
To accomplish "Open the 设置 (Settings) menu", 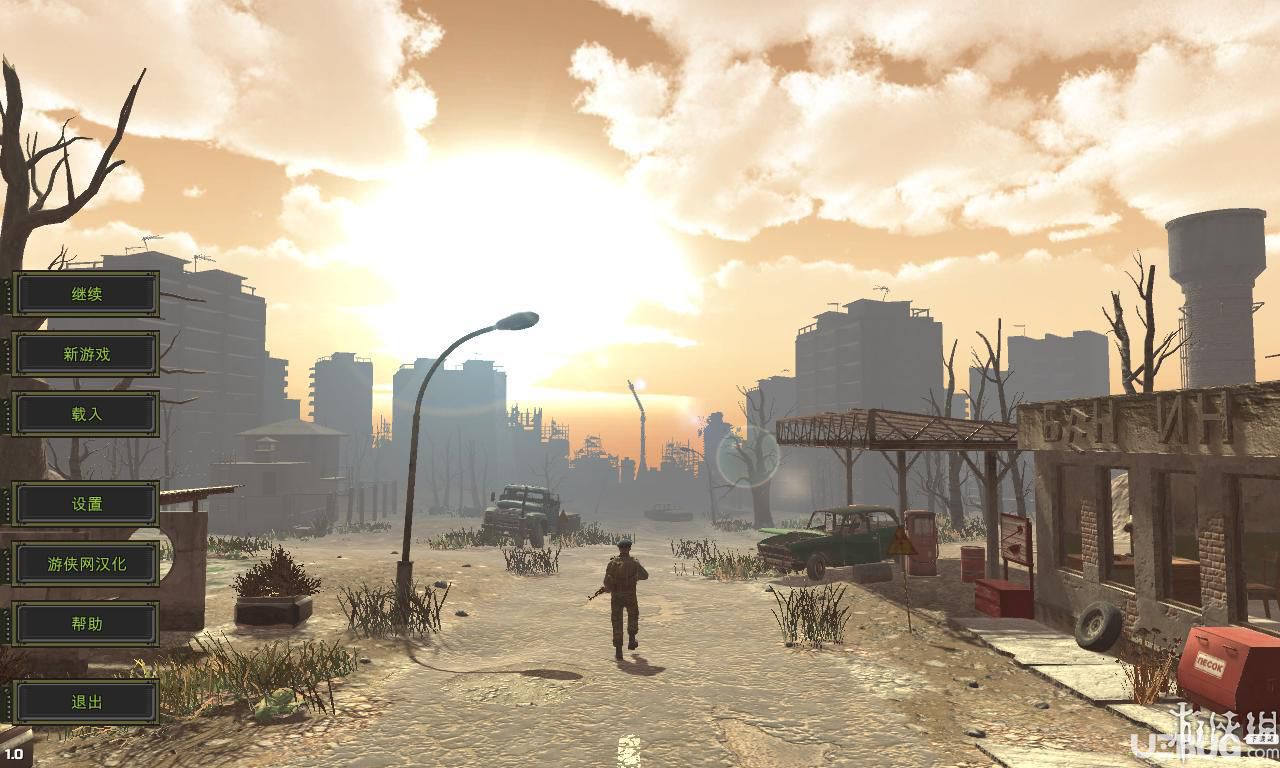I will [x=86, y=504].
